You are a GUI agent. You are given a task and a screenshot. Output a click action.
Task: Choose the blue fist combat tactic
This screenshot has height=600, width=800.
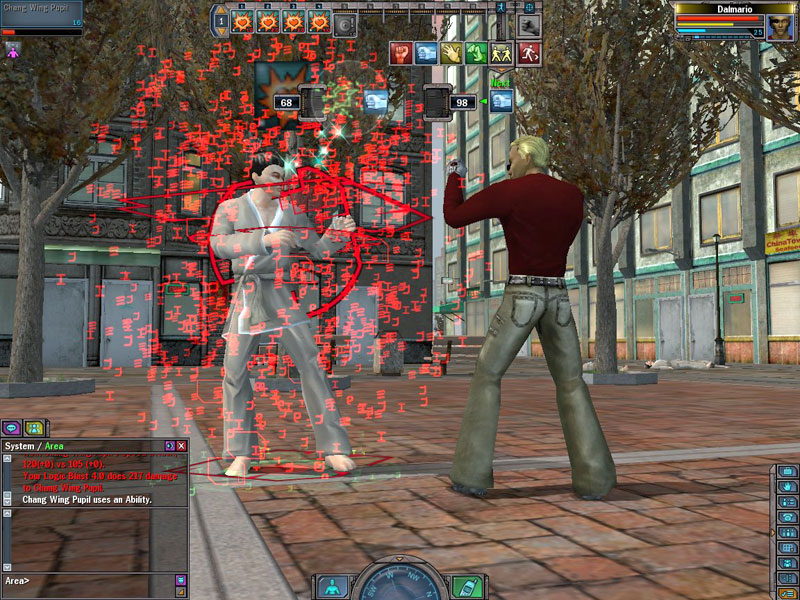click(x=426, y=53)
